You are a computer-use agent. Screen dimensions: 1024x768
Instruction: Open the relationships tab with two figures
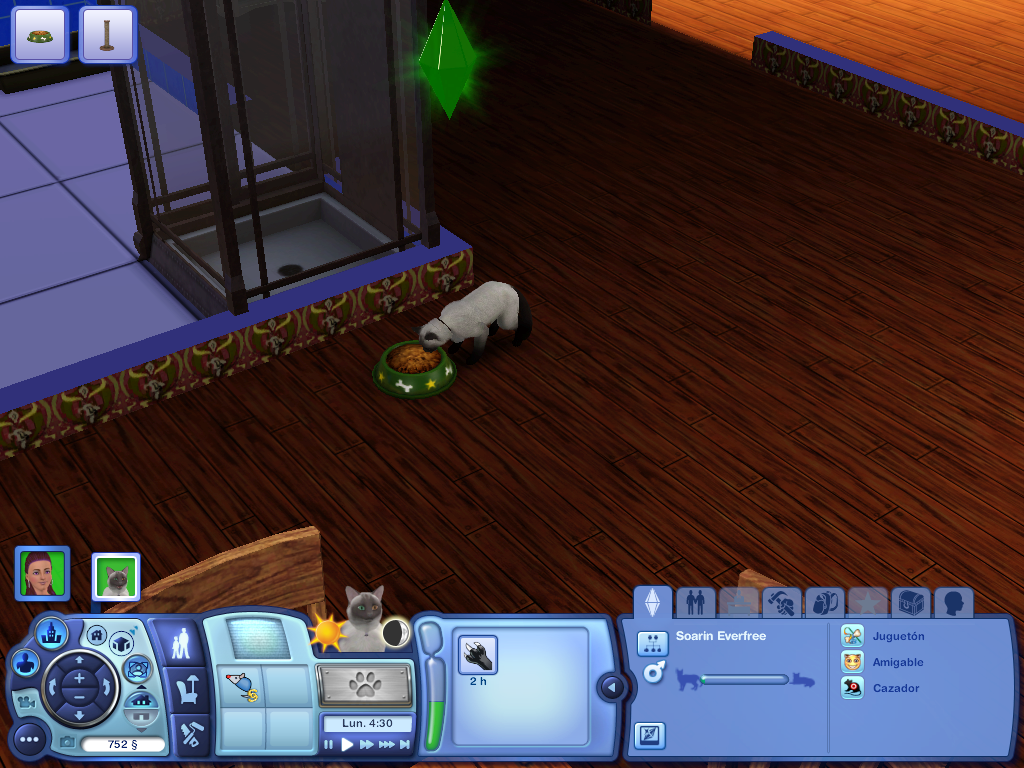point(696,602)
